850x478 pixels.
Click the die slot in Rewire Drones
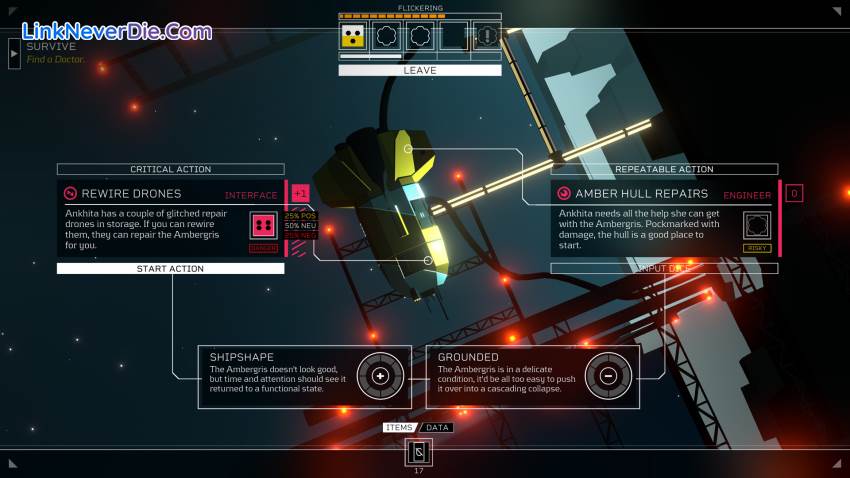point(264,225)
